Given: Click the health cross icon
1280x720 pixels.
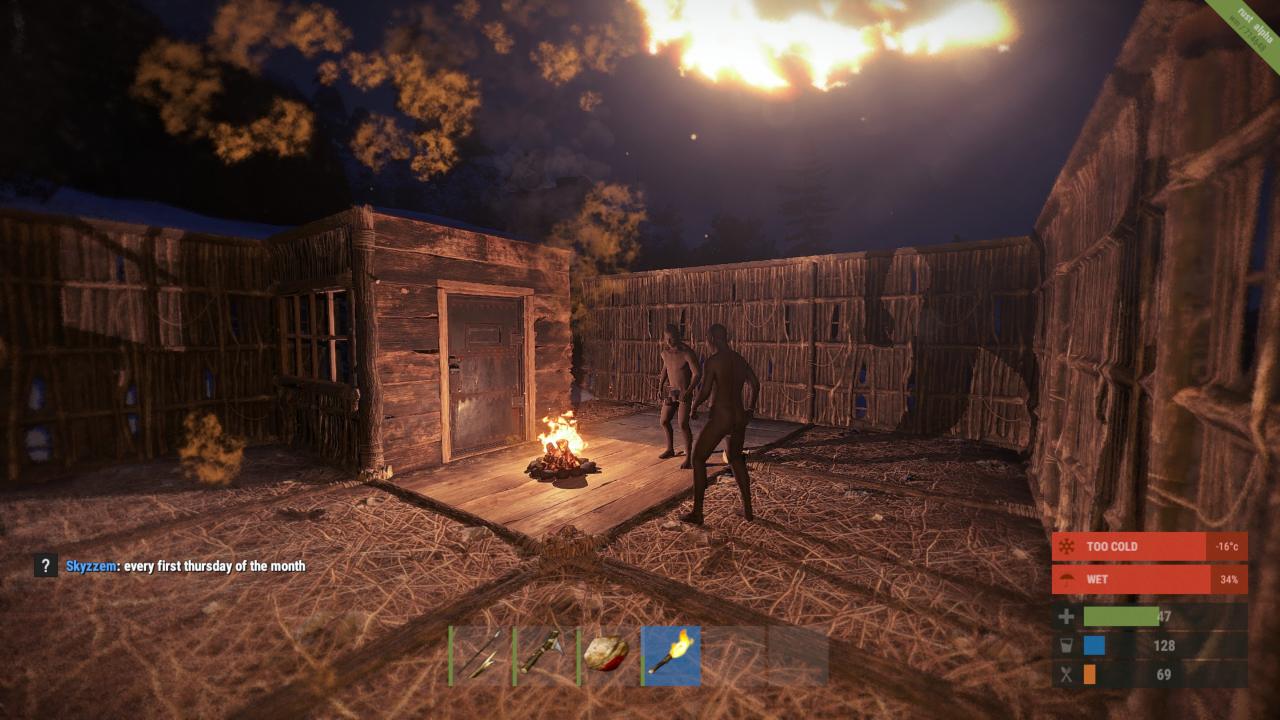Looking at the screenshot, I should 1066,616.
